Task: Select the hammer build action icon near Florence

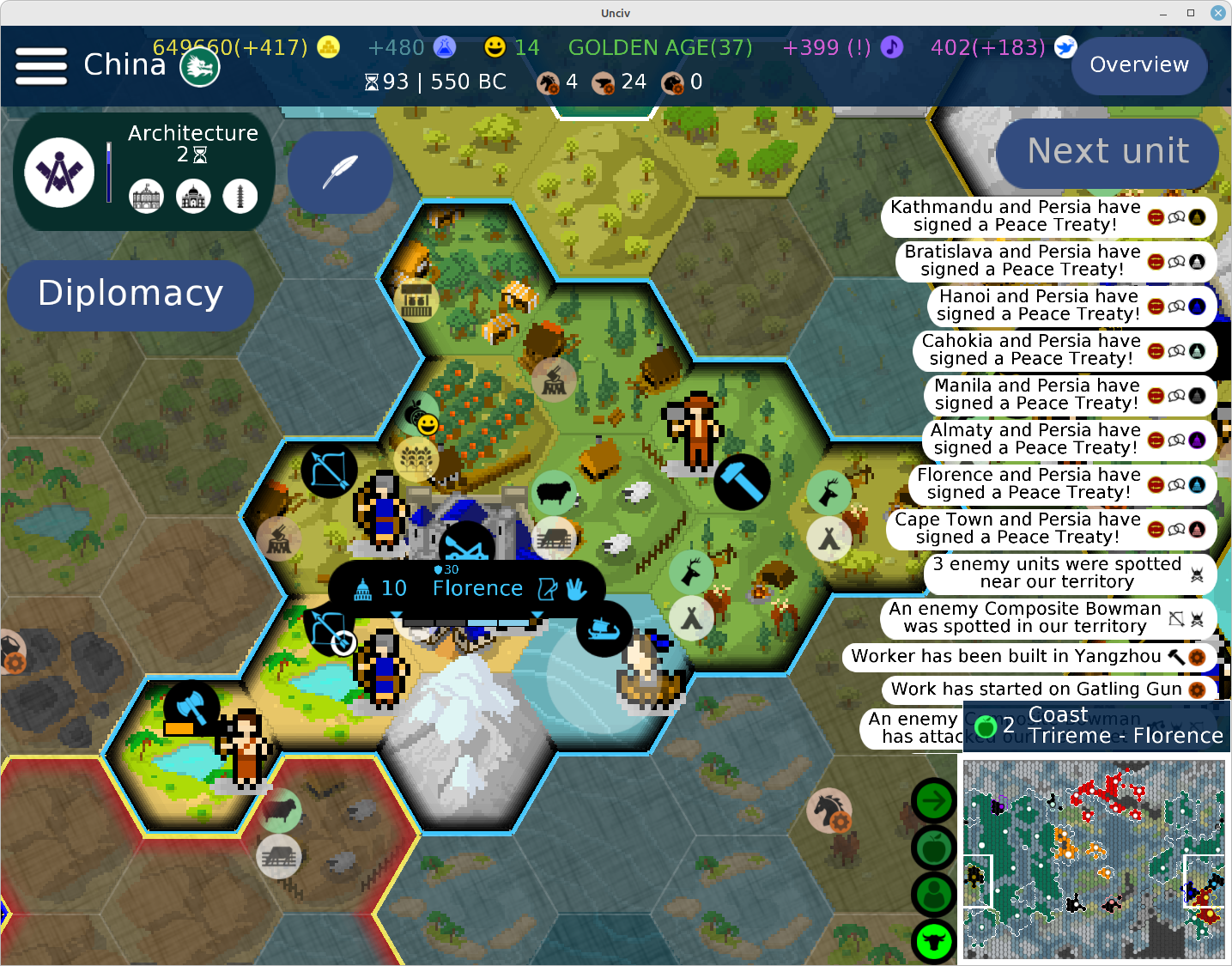Action: (x=741, y=482)
